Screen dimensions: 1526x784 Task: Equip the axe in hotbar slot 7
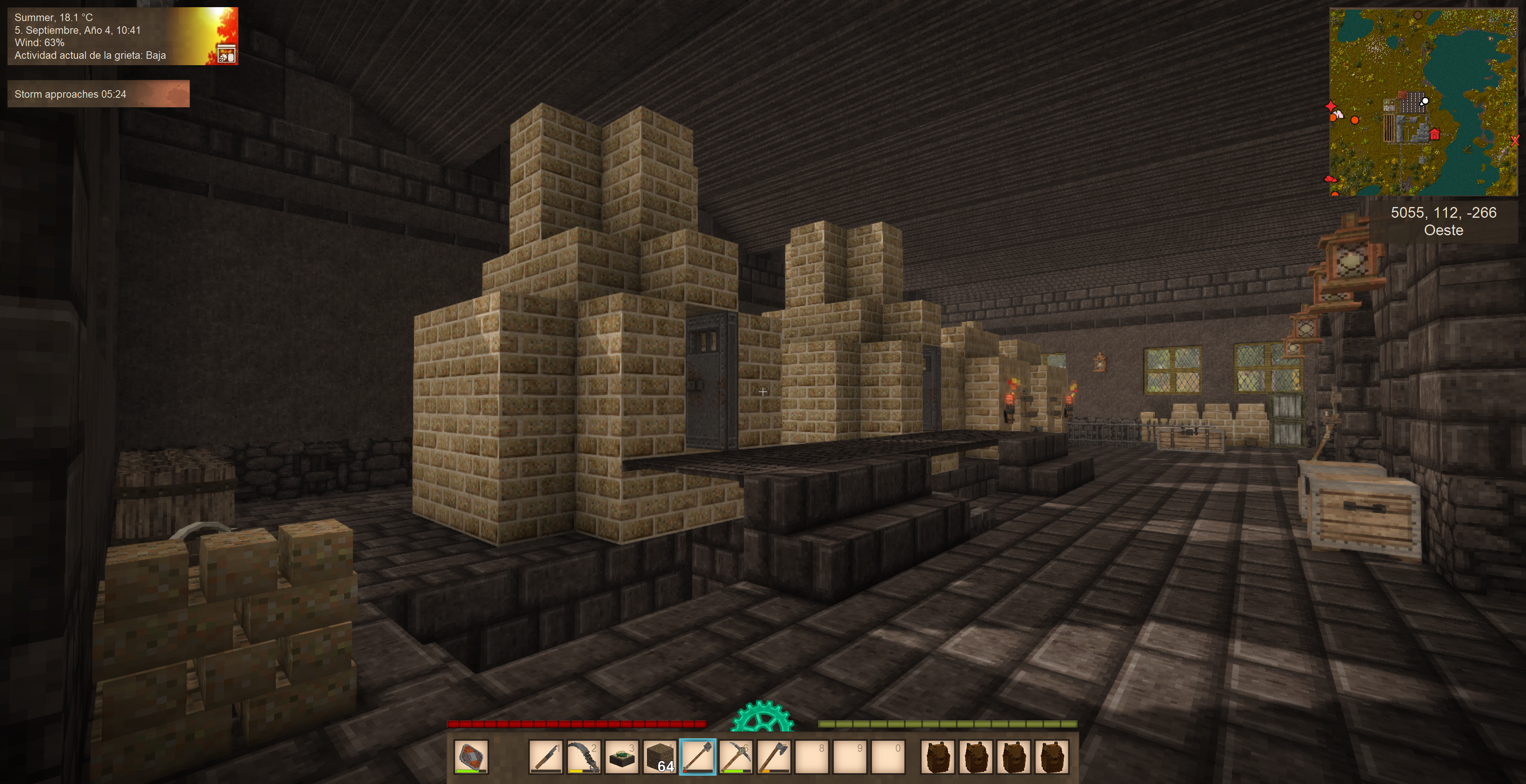click(773, 756)
